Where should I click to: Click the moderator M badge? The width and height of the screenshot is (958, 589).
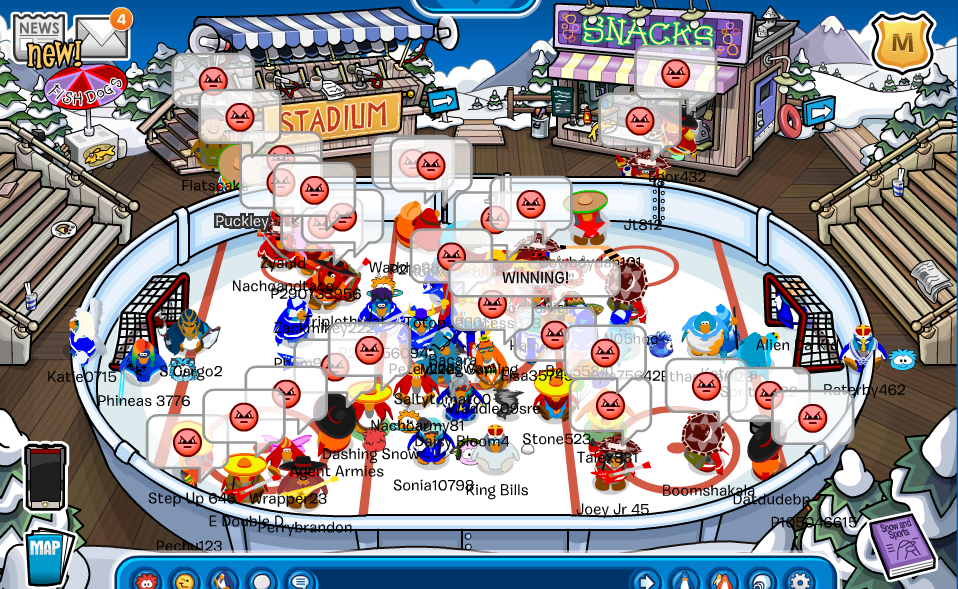tap(902, 43)
